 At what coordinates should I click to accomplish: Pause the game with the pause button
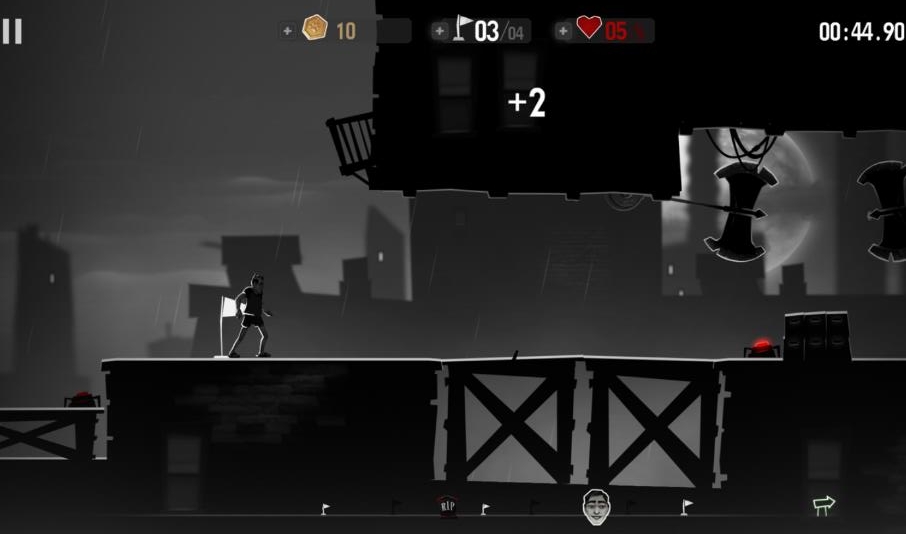tap(12, 31)
